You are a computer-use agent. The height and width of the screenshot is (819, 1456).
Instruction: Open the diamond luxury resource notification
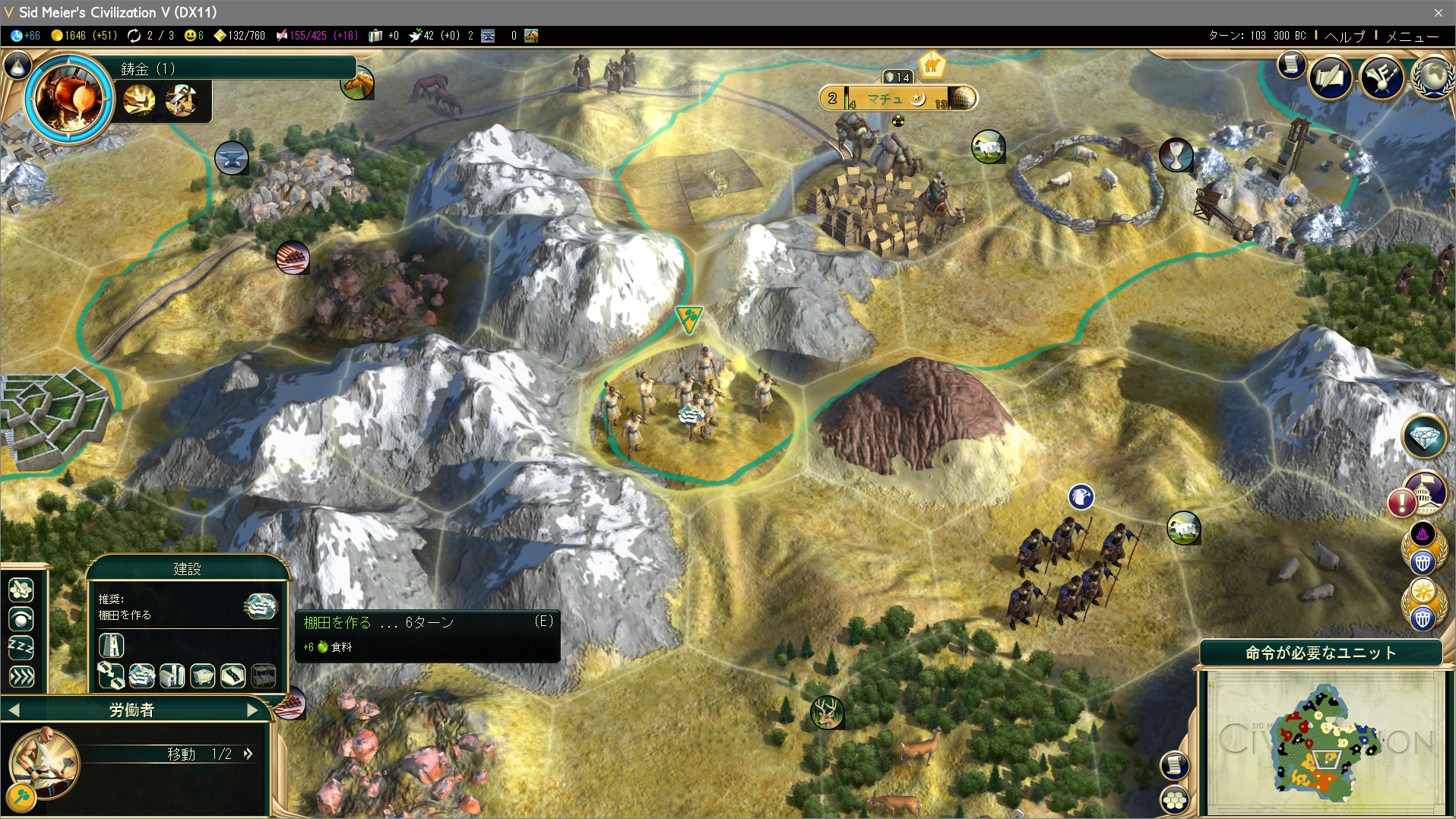(x=1423, y=436)
